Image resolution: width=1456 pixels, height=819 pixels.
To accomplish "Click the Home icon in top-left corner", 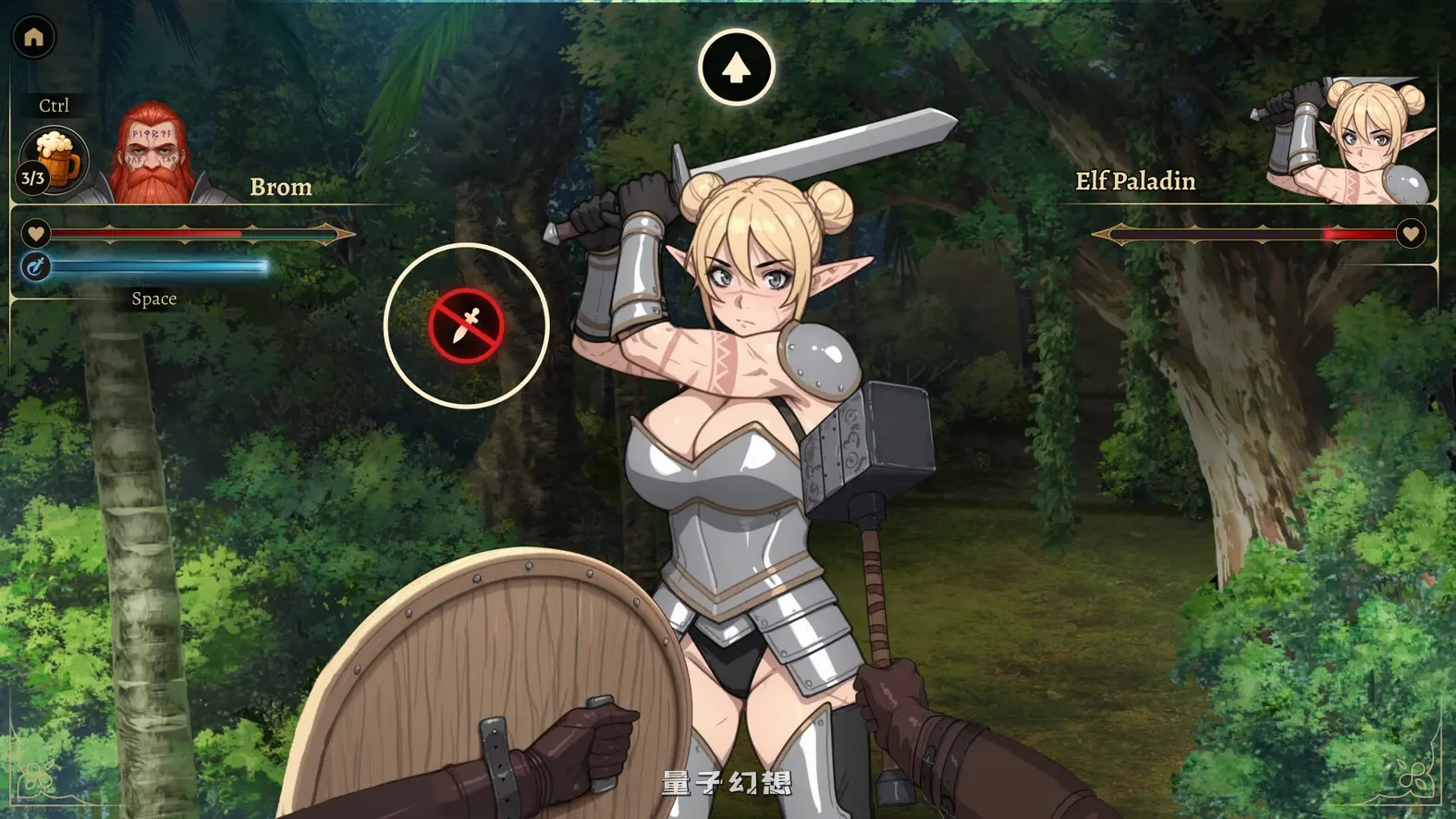I will point(34,37).
